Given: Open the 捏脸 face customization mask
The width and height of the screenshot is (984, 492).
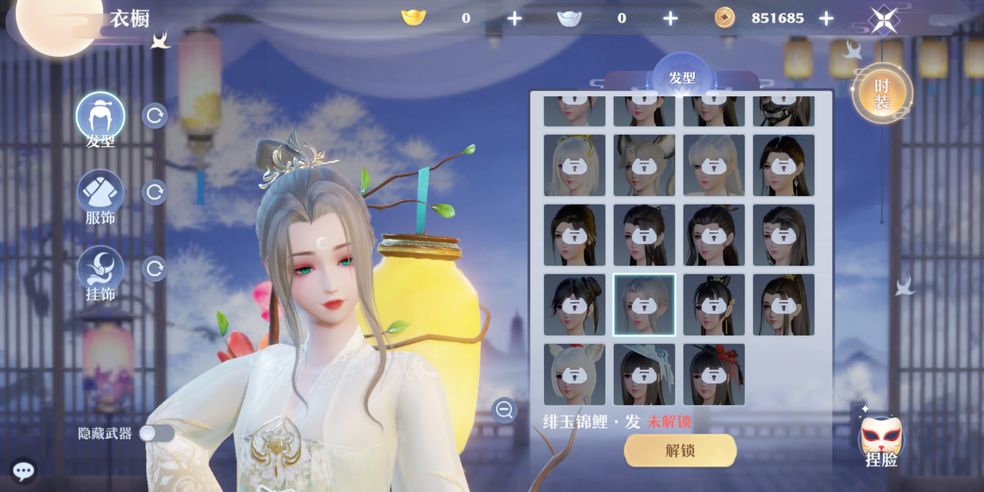Looking at the screenshot, I should tap(881, 441).
